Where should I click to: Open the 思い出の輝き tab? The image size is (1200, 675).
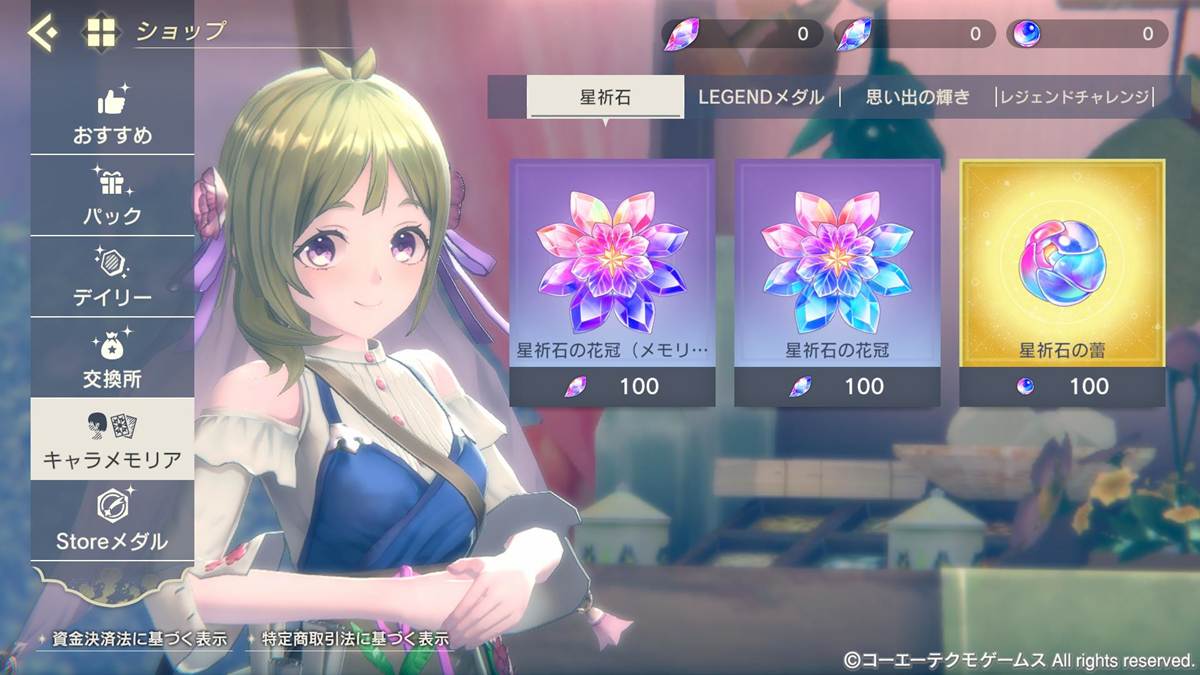(917, 97)
